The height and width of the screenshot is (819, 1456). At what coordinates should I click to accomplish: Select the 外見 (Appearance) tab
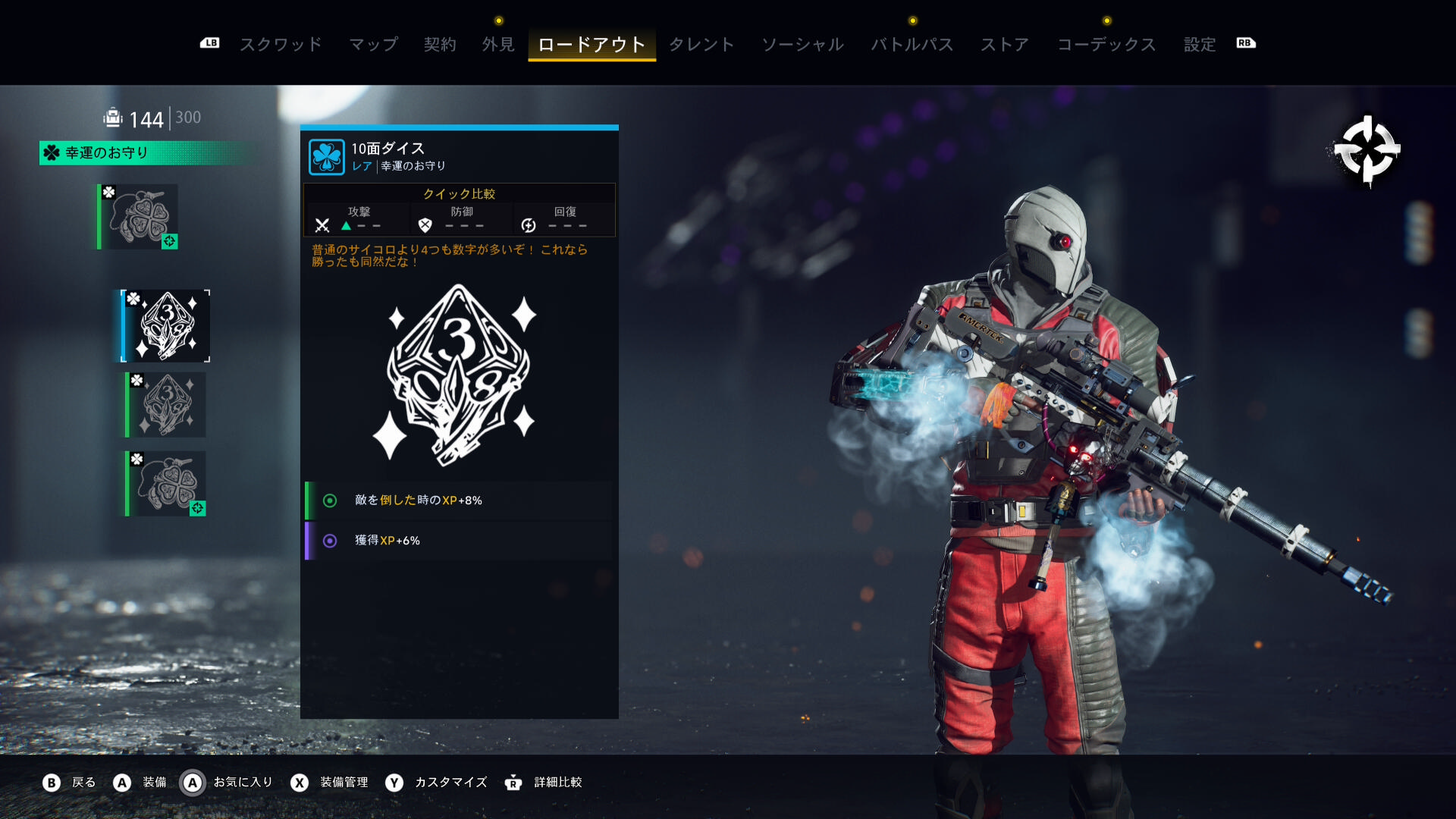498,45
